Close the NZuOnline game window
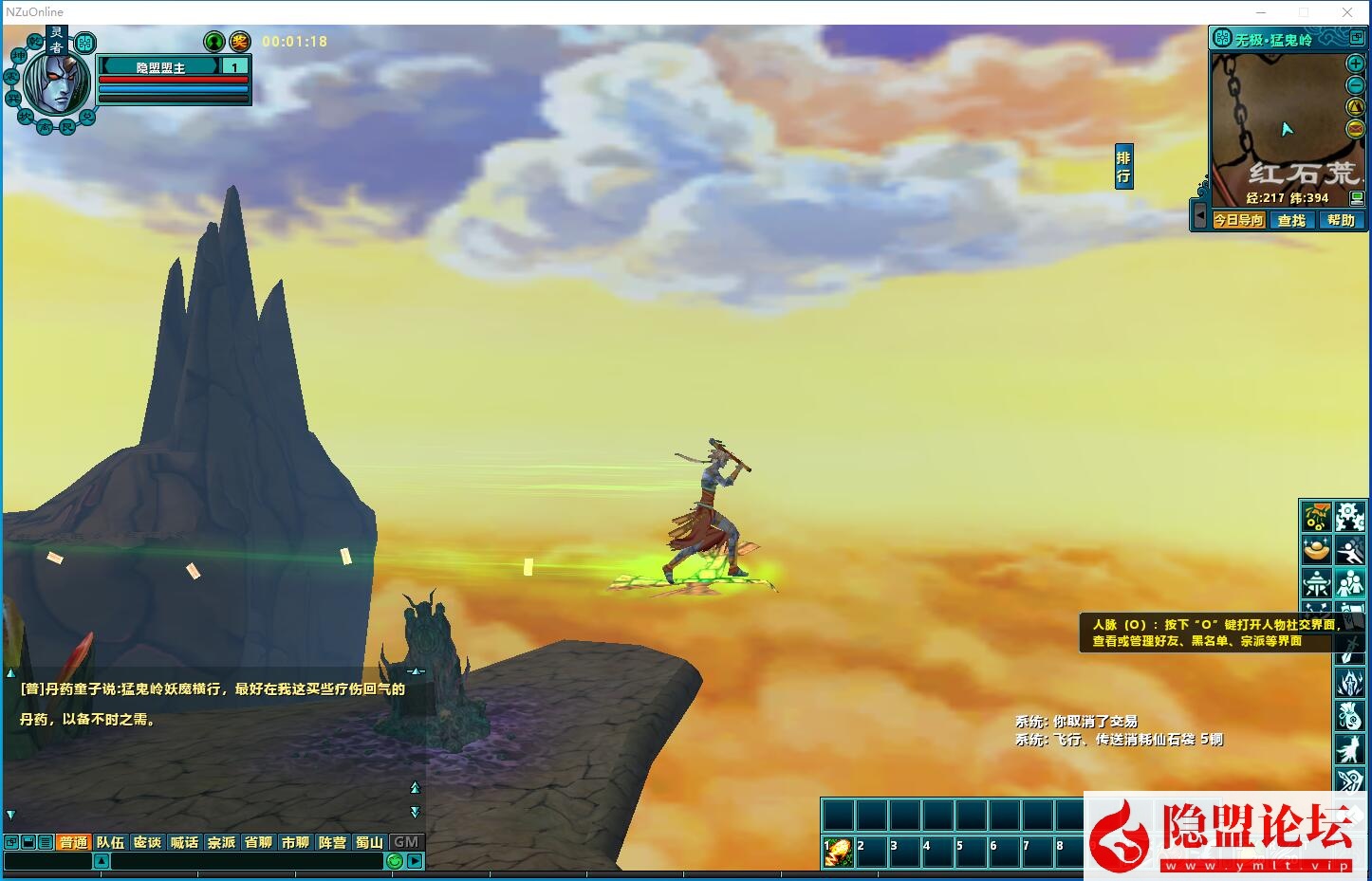 coord(1346,12)
